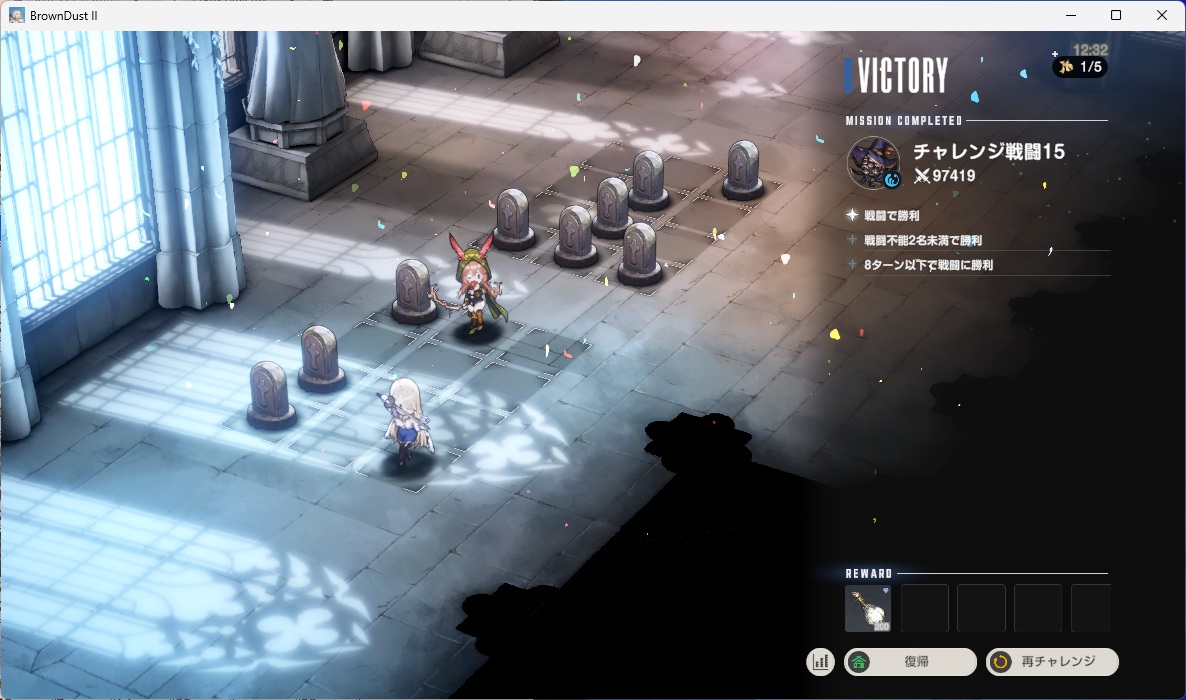
Task: Click the チャレンジ戦闘15 boss portrait
Action: 873,162
